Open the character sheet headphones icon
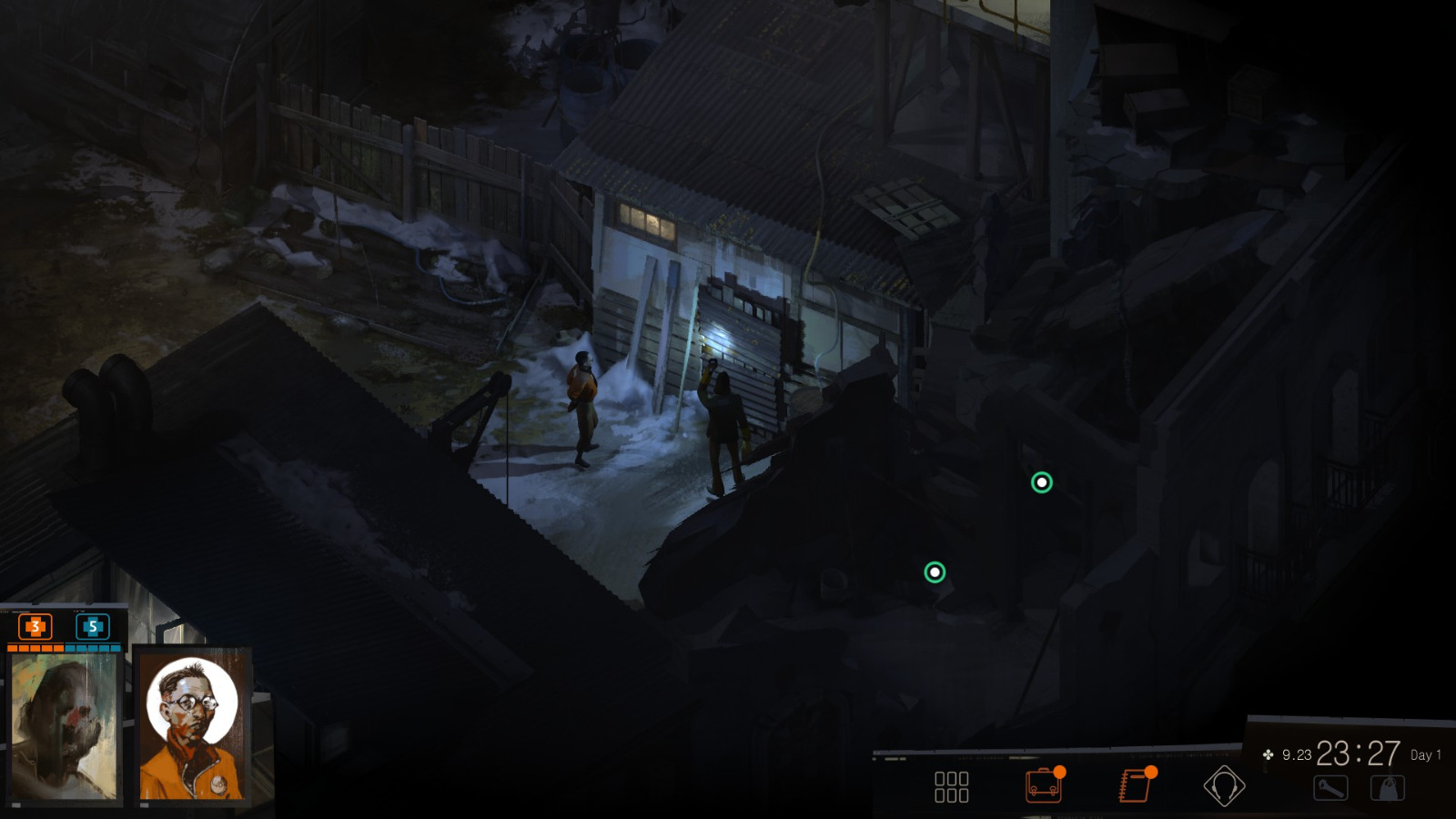This screenshot has height=819, width=1456. point(1226,786)
